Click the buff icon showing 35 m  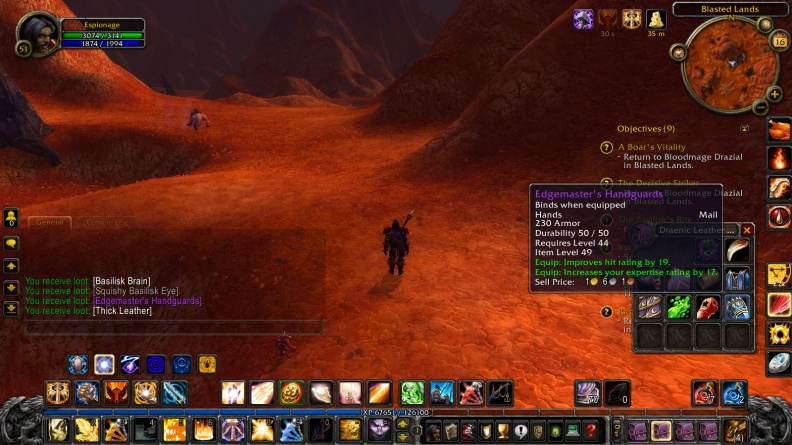click(656, 19)
